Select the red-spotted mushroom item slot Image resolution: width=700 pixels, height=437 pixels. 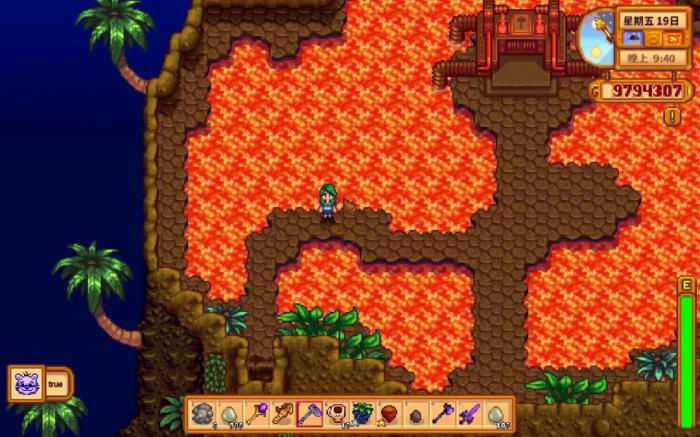coord(336,414)
